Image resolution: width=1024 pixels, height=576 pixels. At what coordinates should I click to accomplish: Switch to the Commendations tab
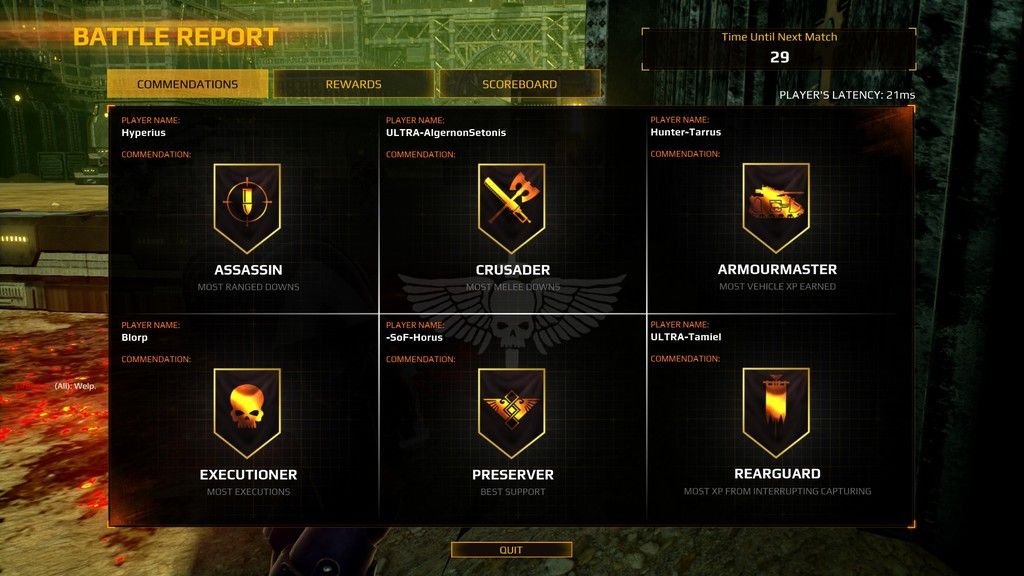187,84
